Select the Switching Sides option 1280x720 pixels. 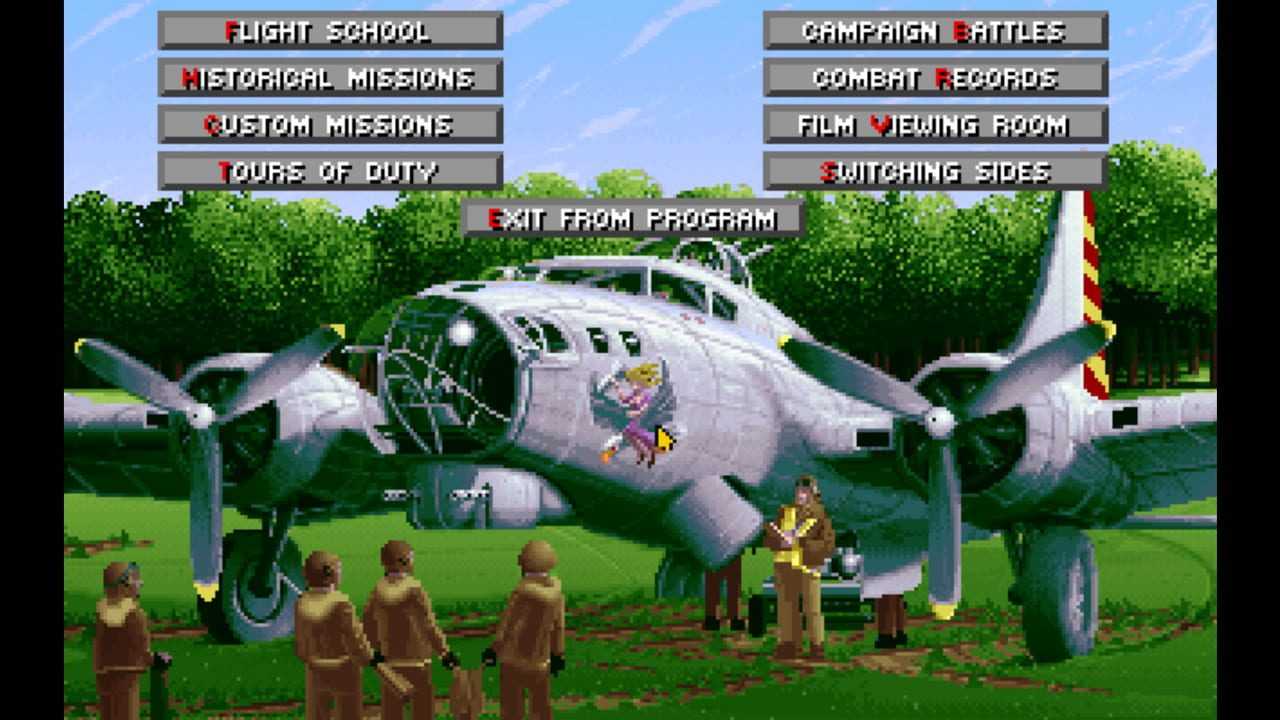tap(935, 172)
